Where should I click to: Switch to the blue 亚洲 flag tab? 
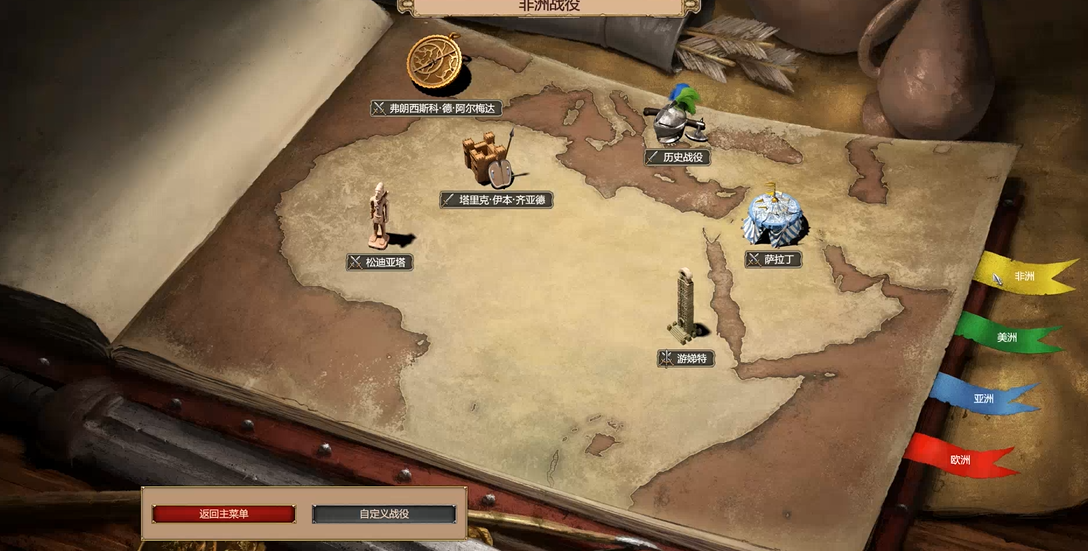point(983,399)
